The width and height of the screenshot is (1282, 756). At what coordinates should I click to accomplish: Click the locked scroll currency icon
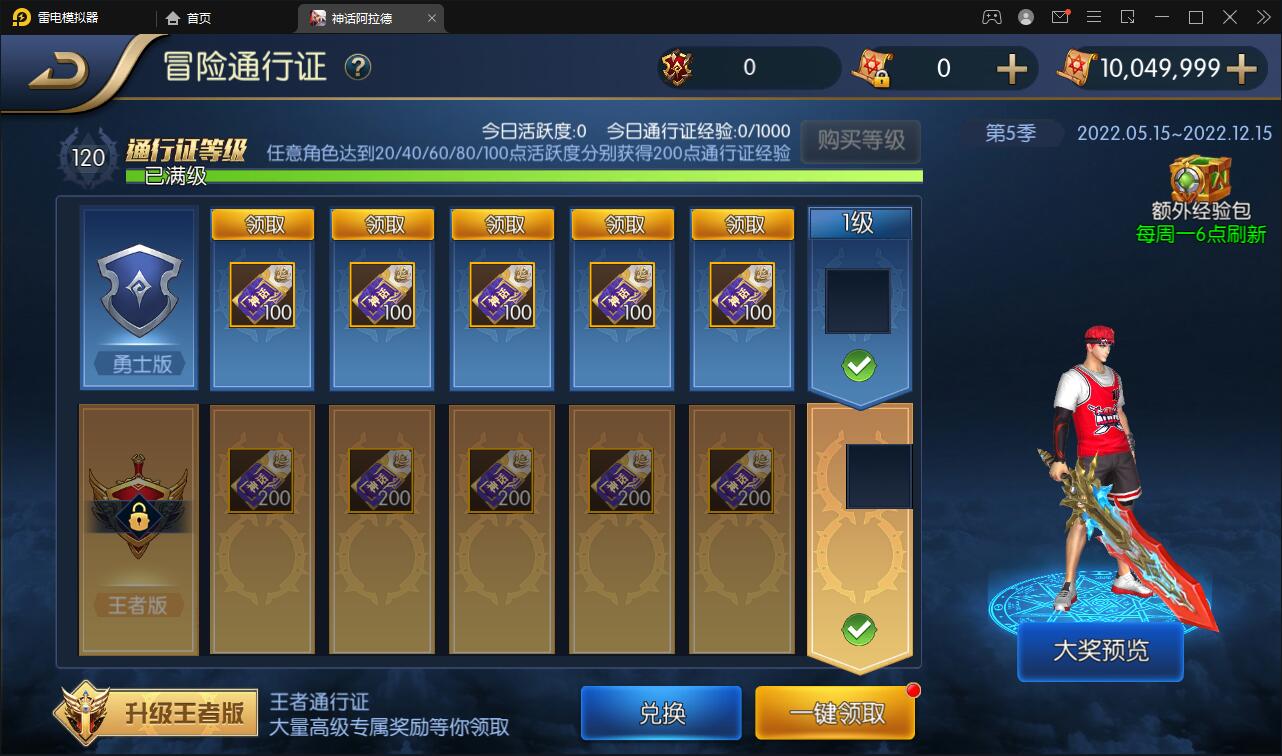[872, 69]
